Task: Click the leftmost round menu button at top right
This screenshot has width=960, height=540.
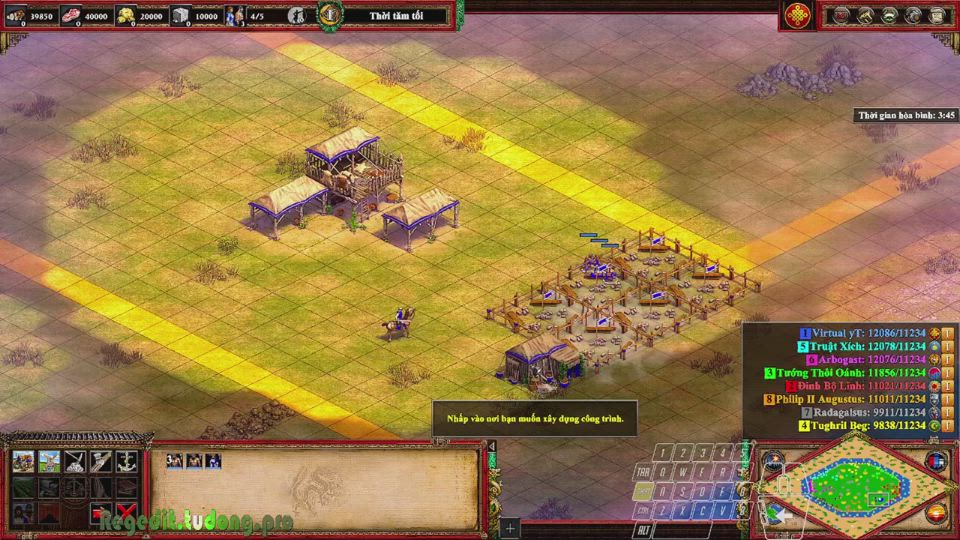Action: click(x=841, y=15)
